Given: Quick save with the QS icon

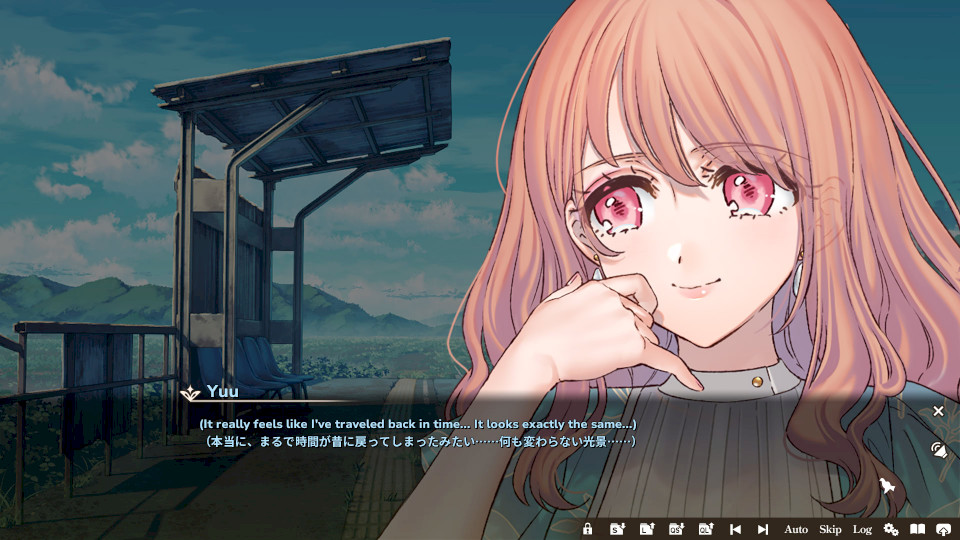Looking at the screenshot, I should tap(676, 529).
